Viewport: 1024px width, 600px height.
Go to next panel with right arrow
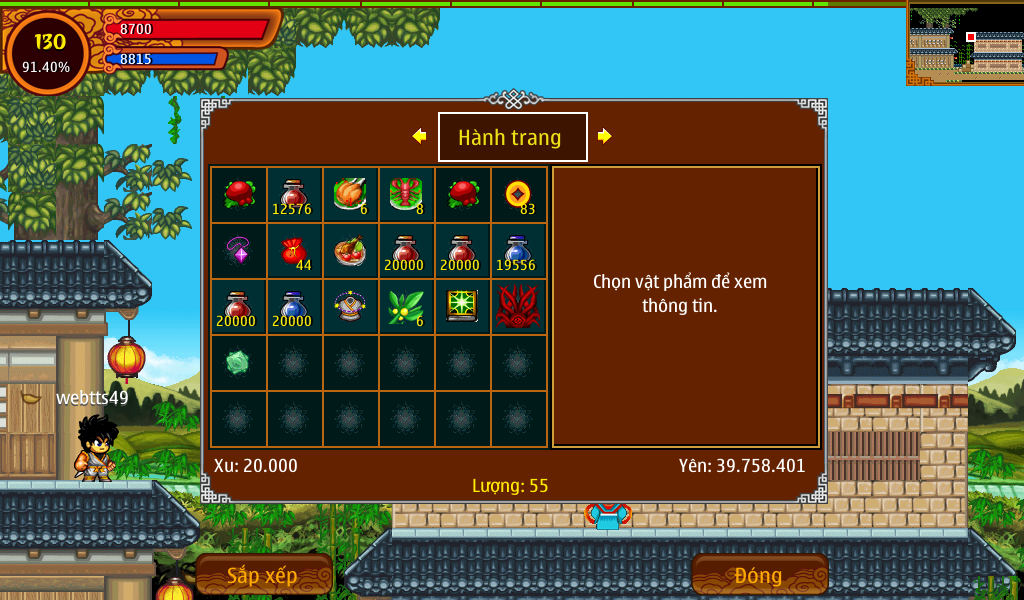pos(604,136)
